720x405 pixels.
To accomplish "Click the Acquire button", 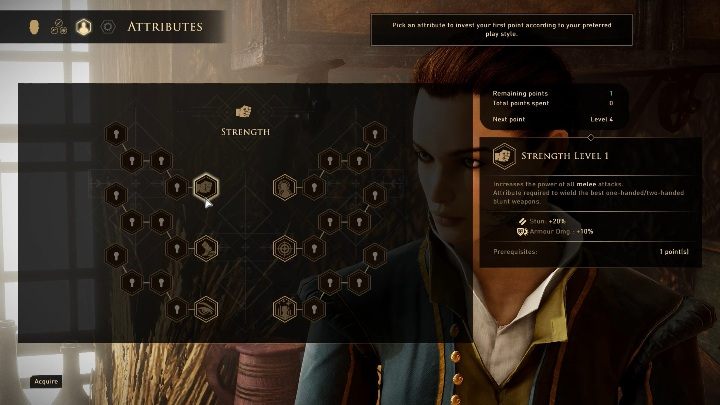I will pyautogui.click(x=47, y=381).
